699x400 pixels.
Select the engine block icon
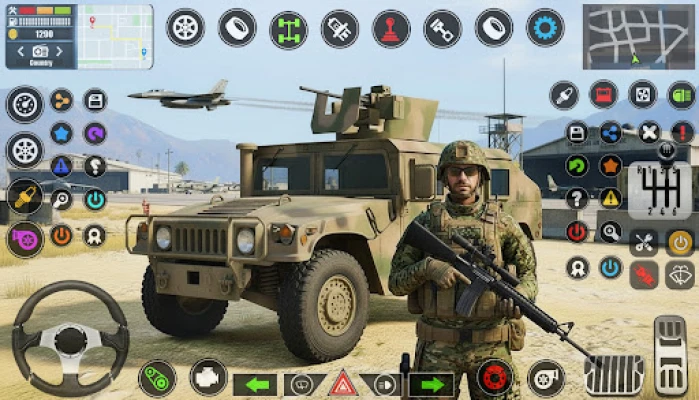[x=208, y=377]
